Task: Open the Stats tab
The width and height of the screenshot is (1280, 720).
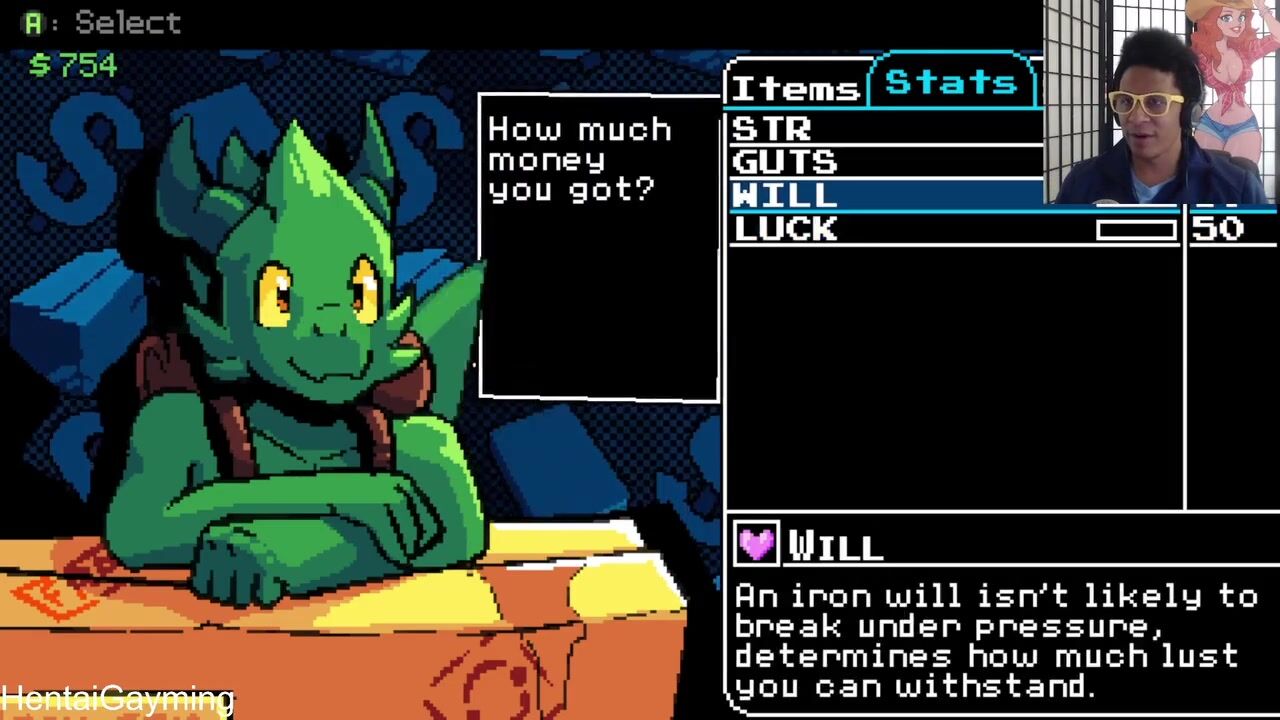Action: click(950, 82)
